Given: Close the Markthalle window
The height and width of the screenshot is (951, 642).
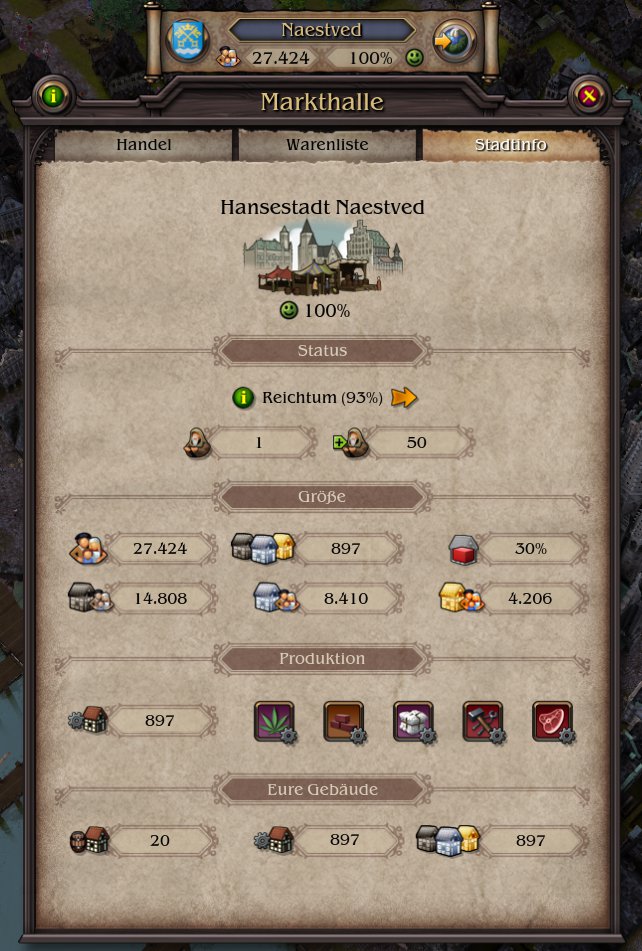Looking at the screenshot, I should click(589, 97).
